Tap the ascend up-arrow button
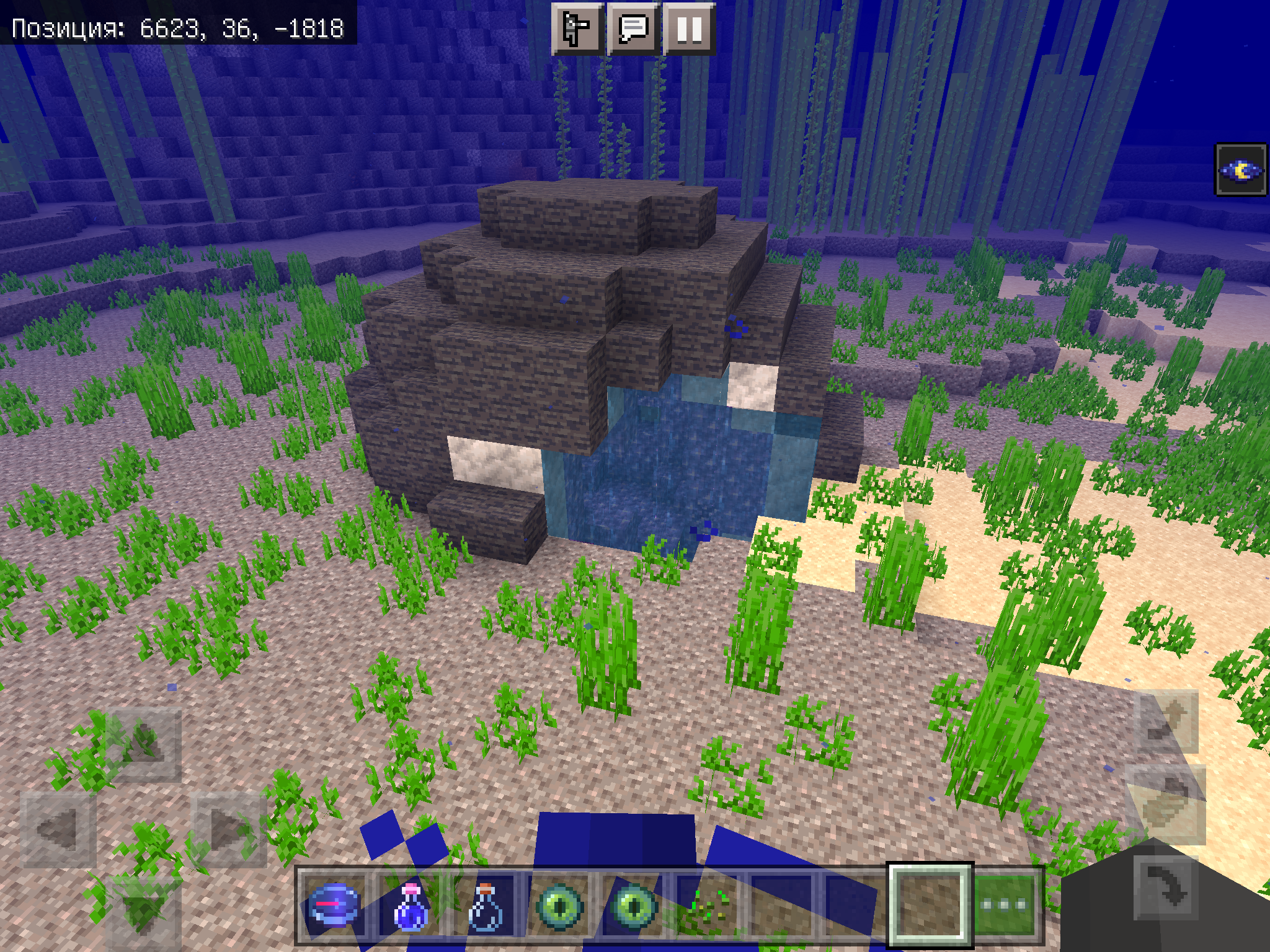 click(x=1166, y=721)
